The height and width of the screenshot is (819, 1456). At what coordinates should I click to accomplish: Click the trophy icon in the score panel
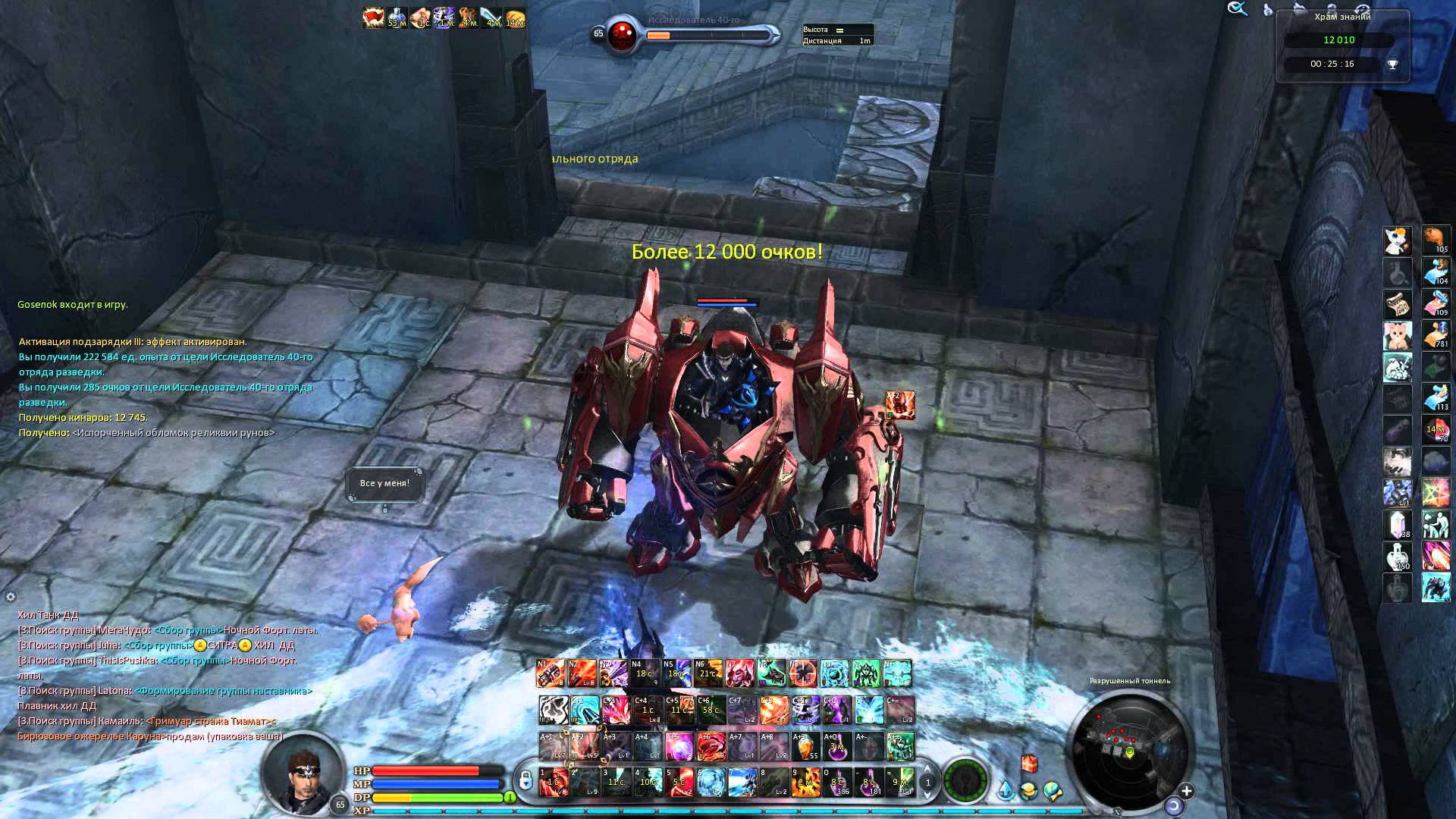click(1392, 64)
